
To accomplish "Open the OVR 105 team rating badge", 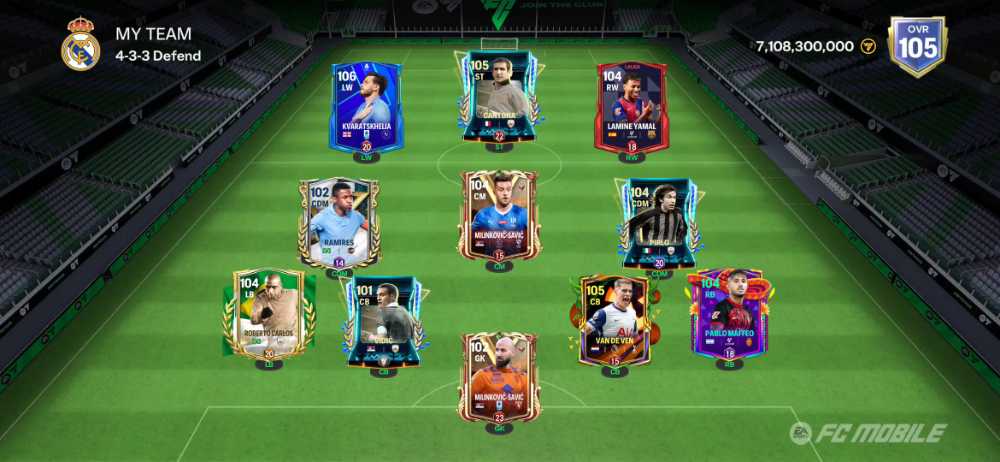I will click(x=917, y=46).
